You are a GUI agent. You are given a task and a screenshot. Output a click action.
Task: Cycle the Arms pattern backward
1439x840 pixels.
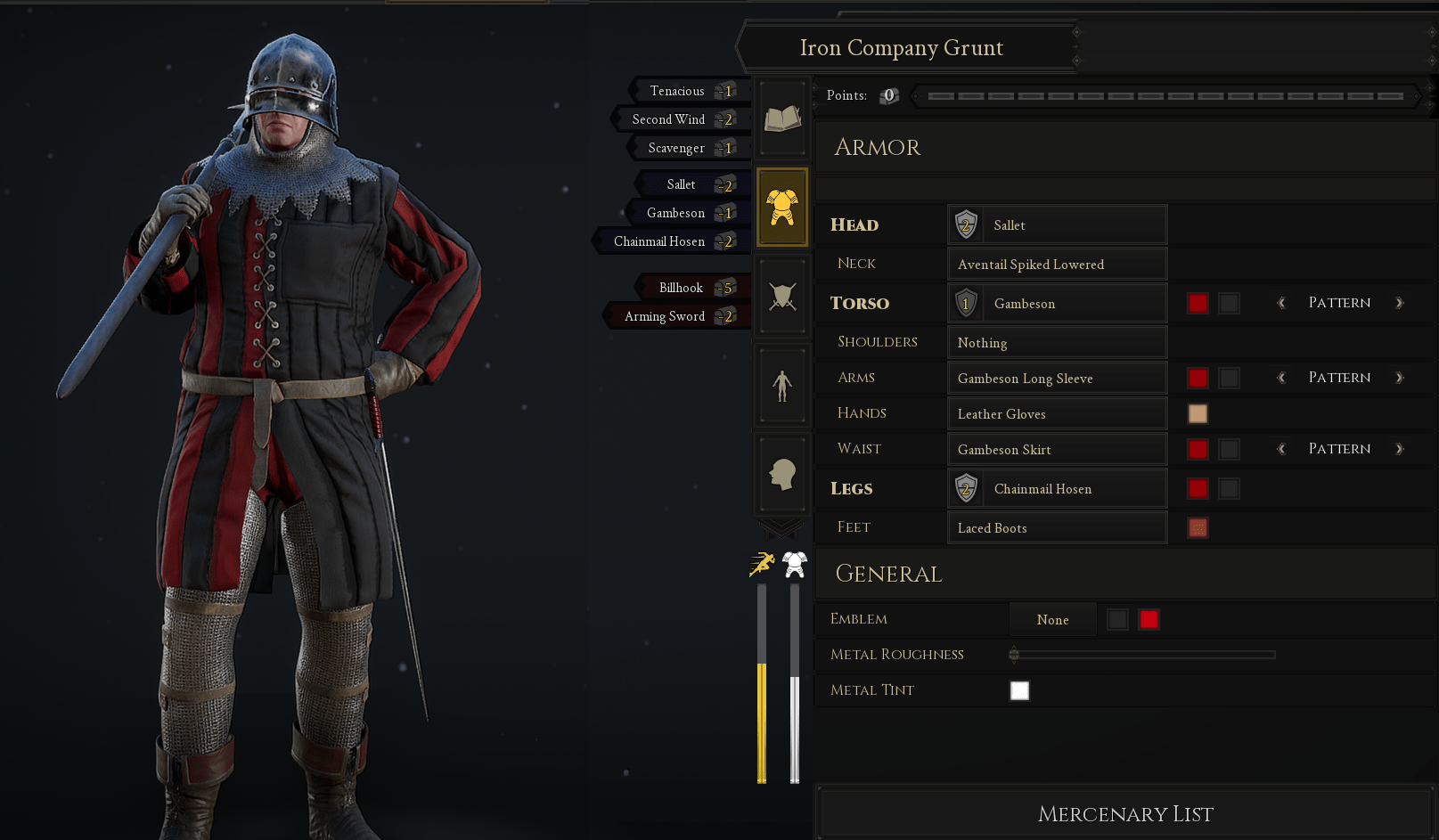(x=1280, y=378)
